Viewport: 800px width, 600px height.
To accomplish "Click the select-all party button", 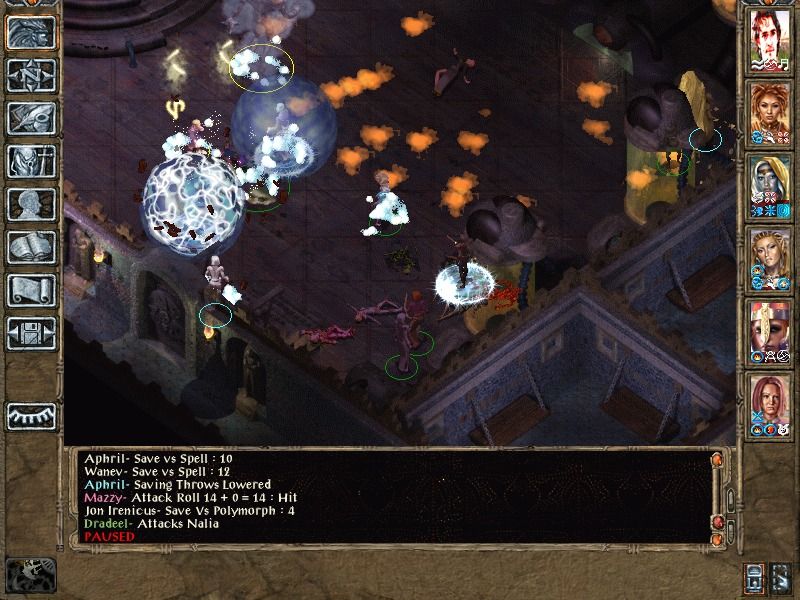I will pos(781,577).
